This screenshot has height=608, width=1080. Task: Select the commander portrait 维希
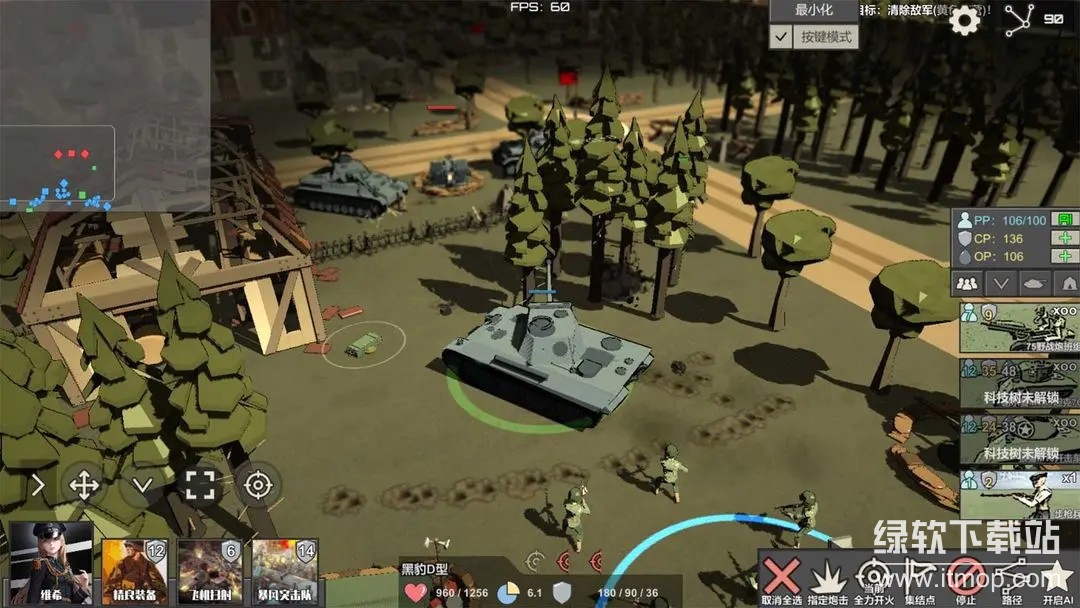click(51, 563)
